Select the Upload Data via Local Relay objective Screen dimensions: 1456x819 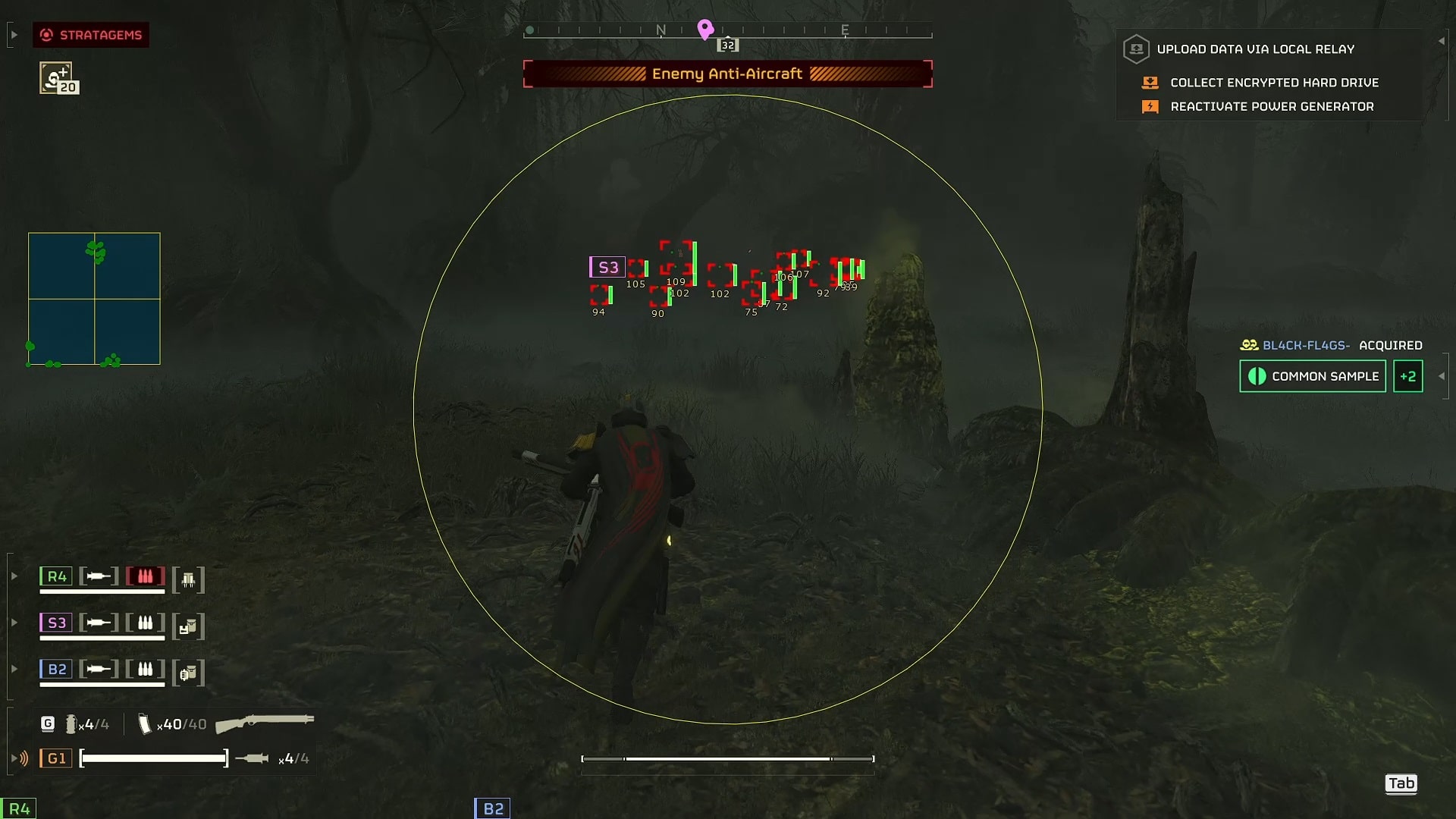[1255, 49]
